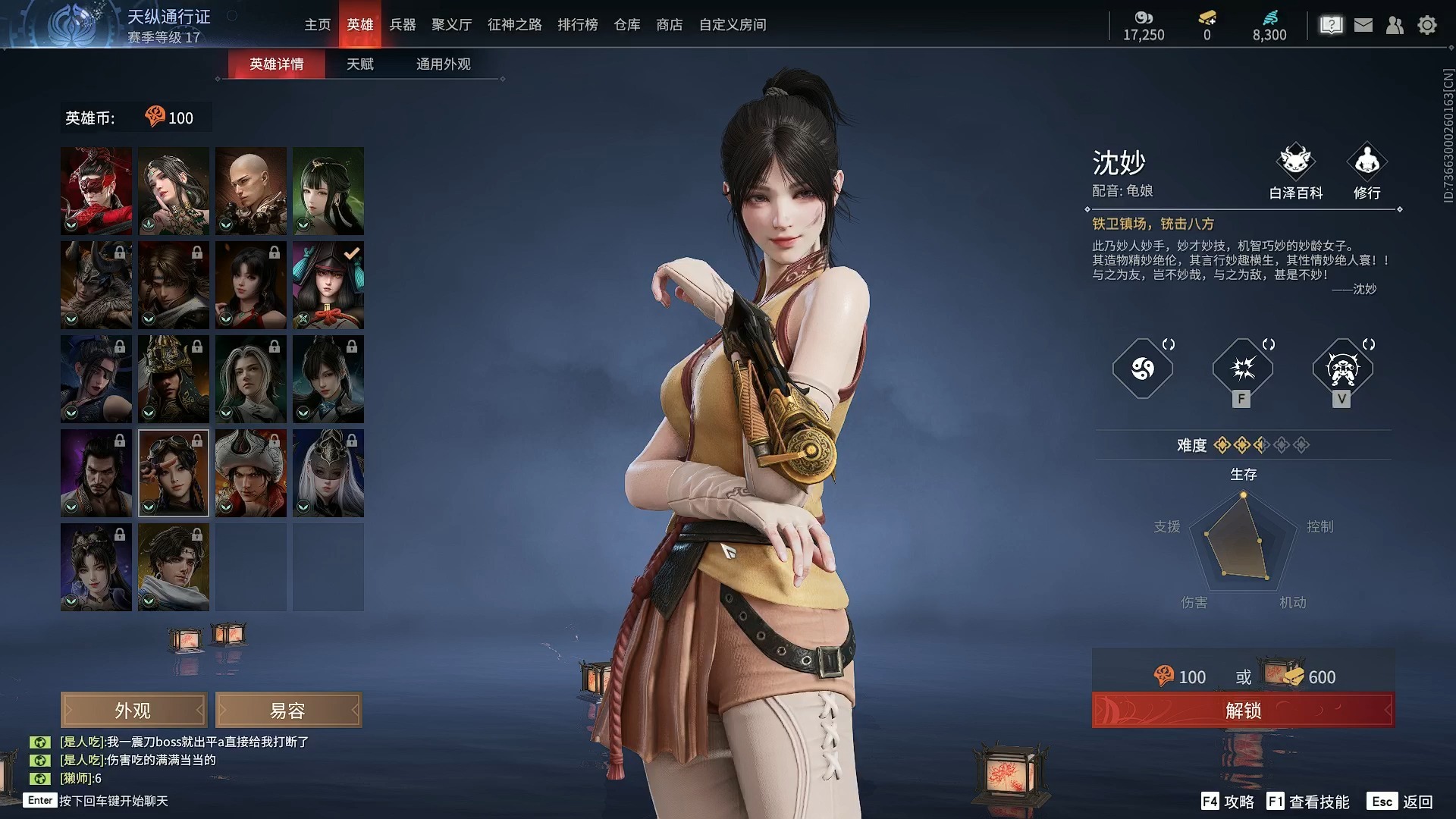Go to the 主页 home menu

coord(318,25)
